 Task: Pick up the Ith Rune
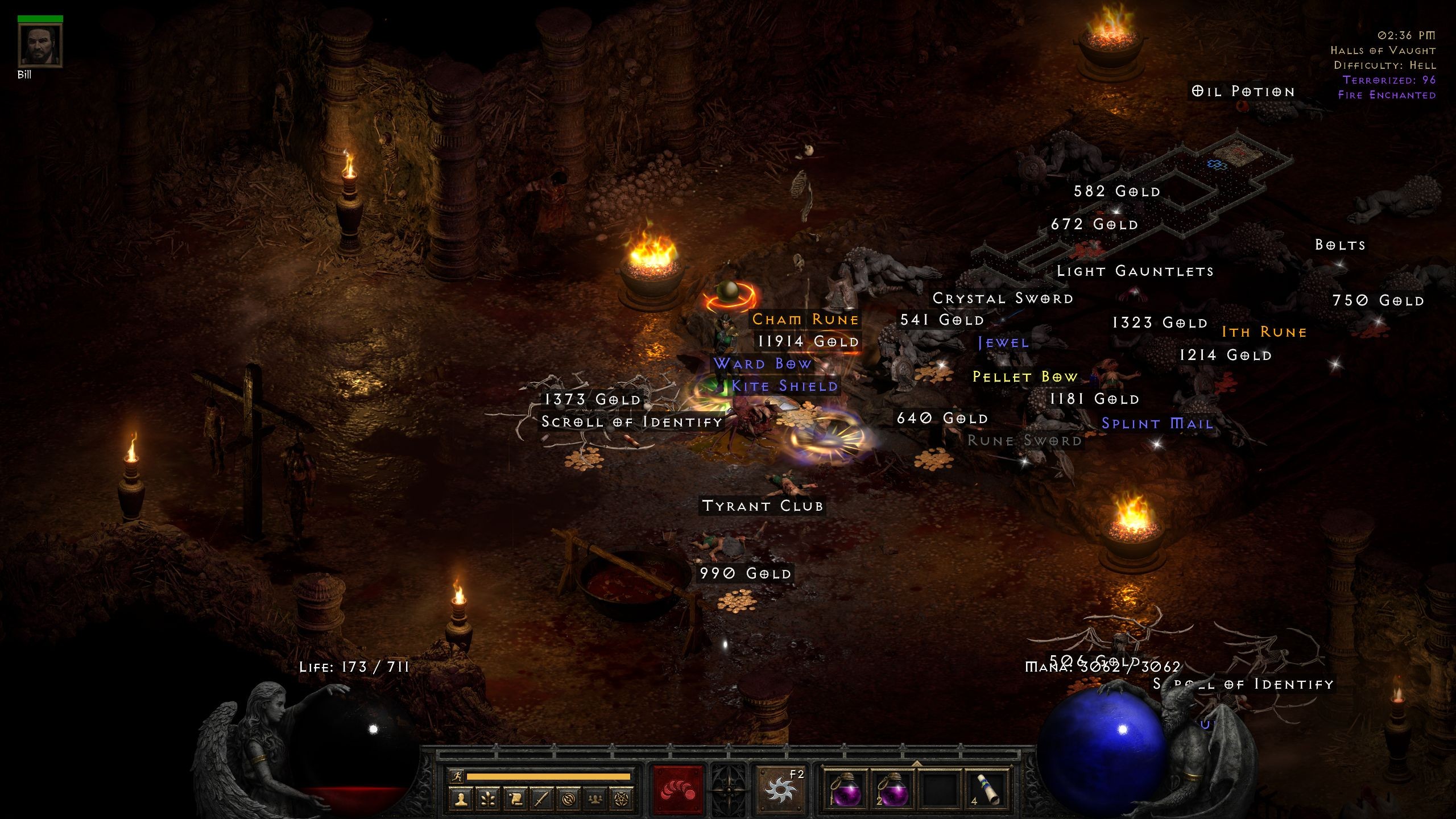pyautogui.click(x=1263, y=332)
